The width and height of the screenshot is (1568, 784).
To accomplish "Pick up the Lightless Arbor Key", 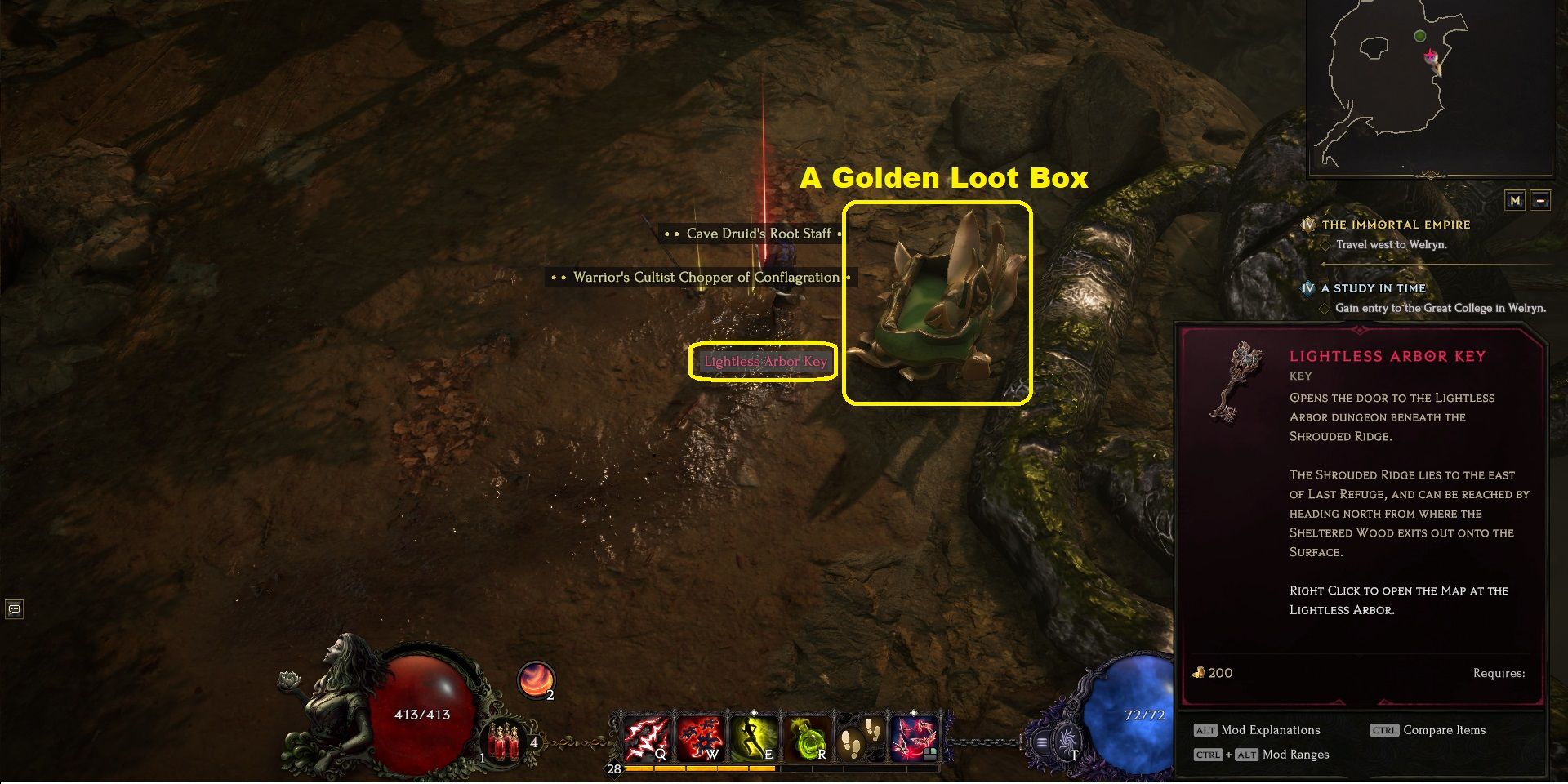I will (763, 360).
